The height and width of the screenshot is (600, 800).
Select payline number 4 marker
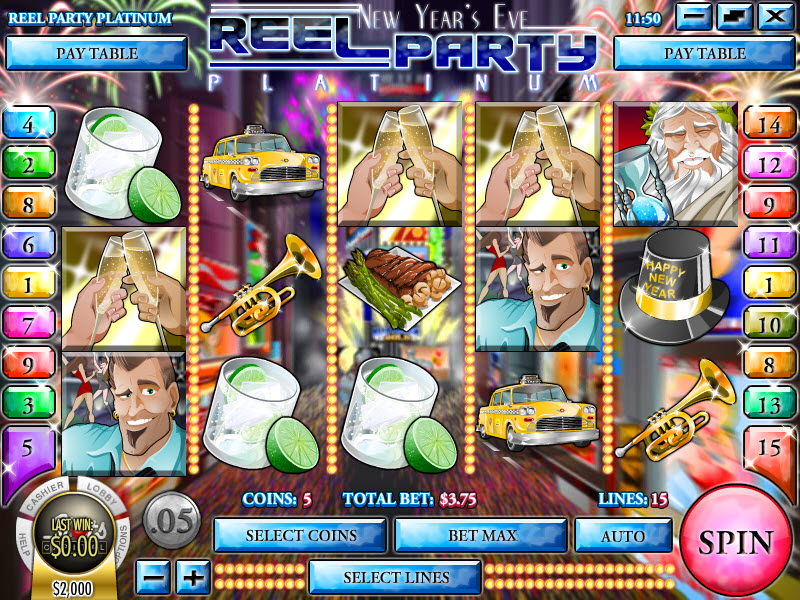(27, 125)
